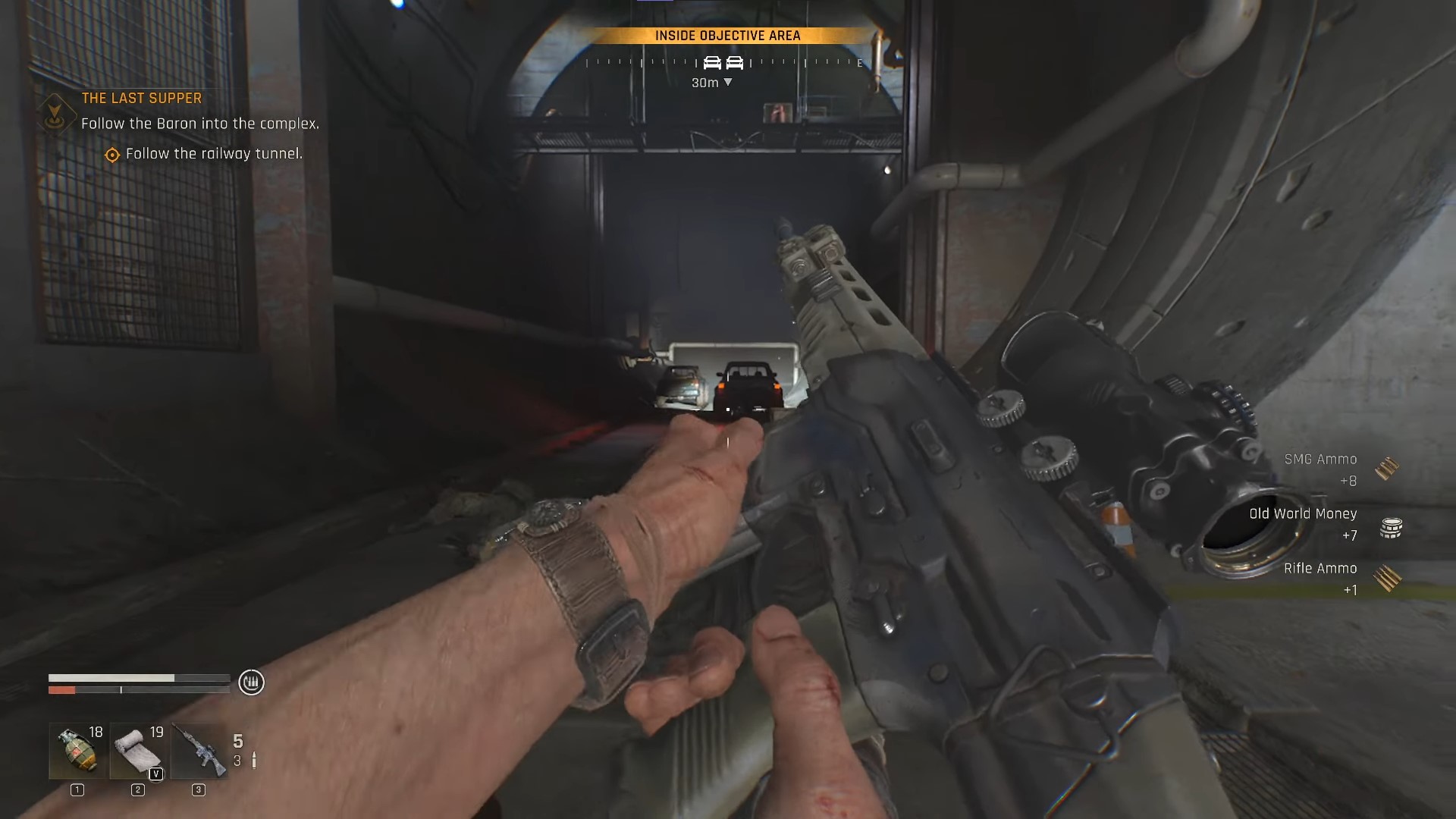Select the bandage slot in the hotbar
This screenshot has height=819, width=1456.
[x=138, y=751]
